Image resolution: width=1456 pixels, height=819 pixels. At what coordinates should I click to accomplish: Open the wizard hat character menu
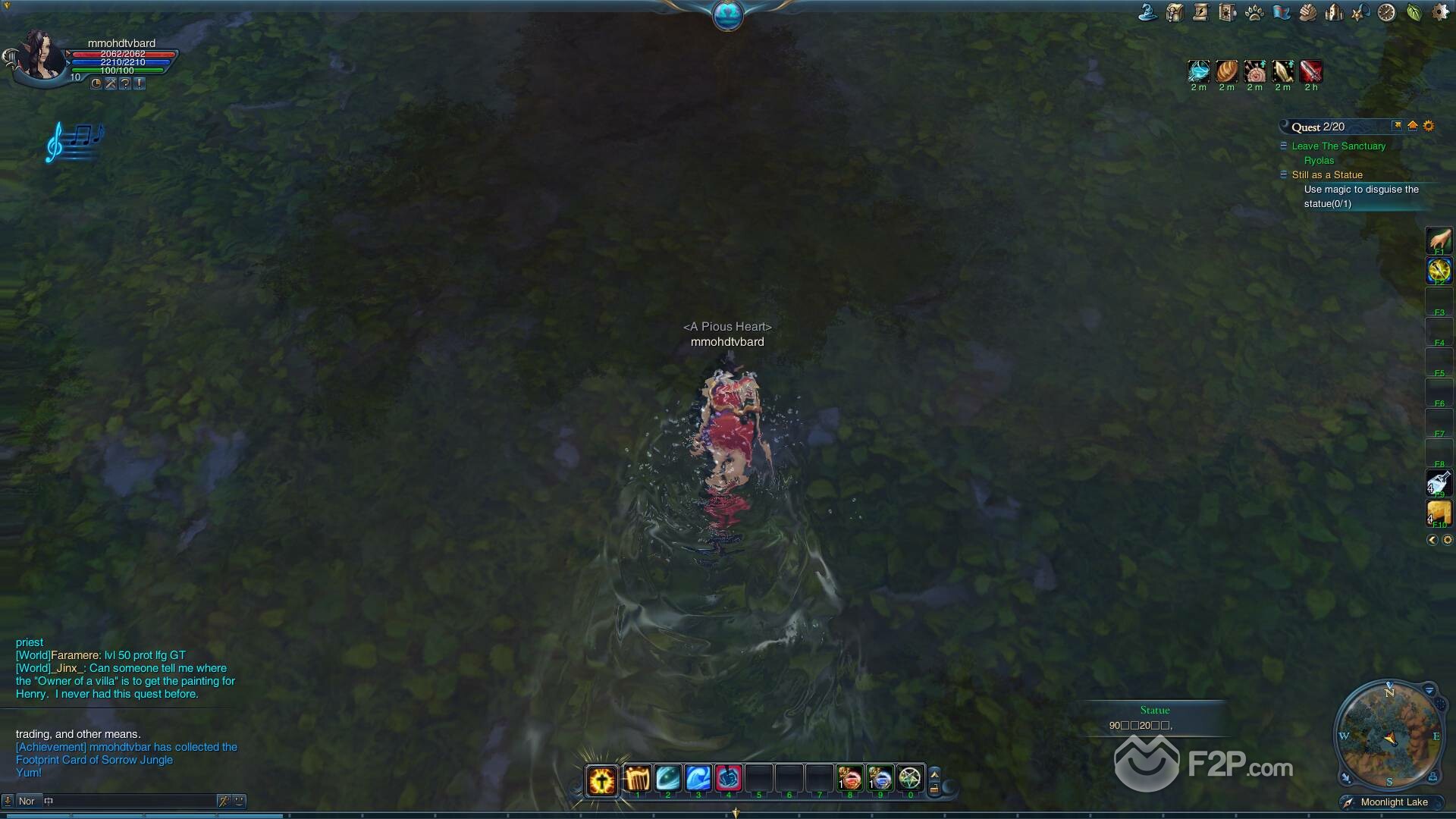pyautogui.click(x=1147, y=12)
